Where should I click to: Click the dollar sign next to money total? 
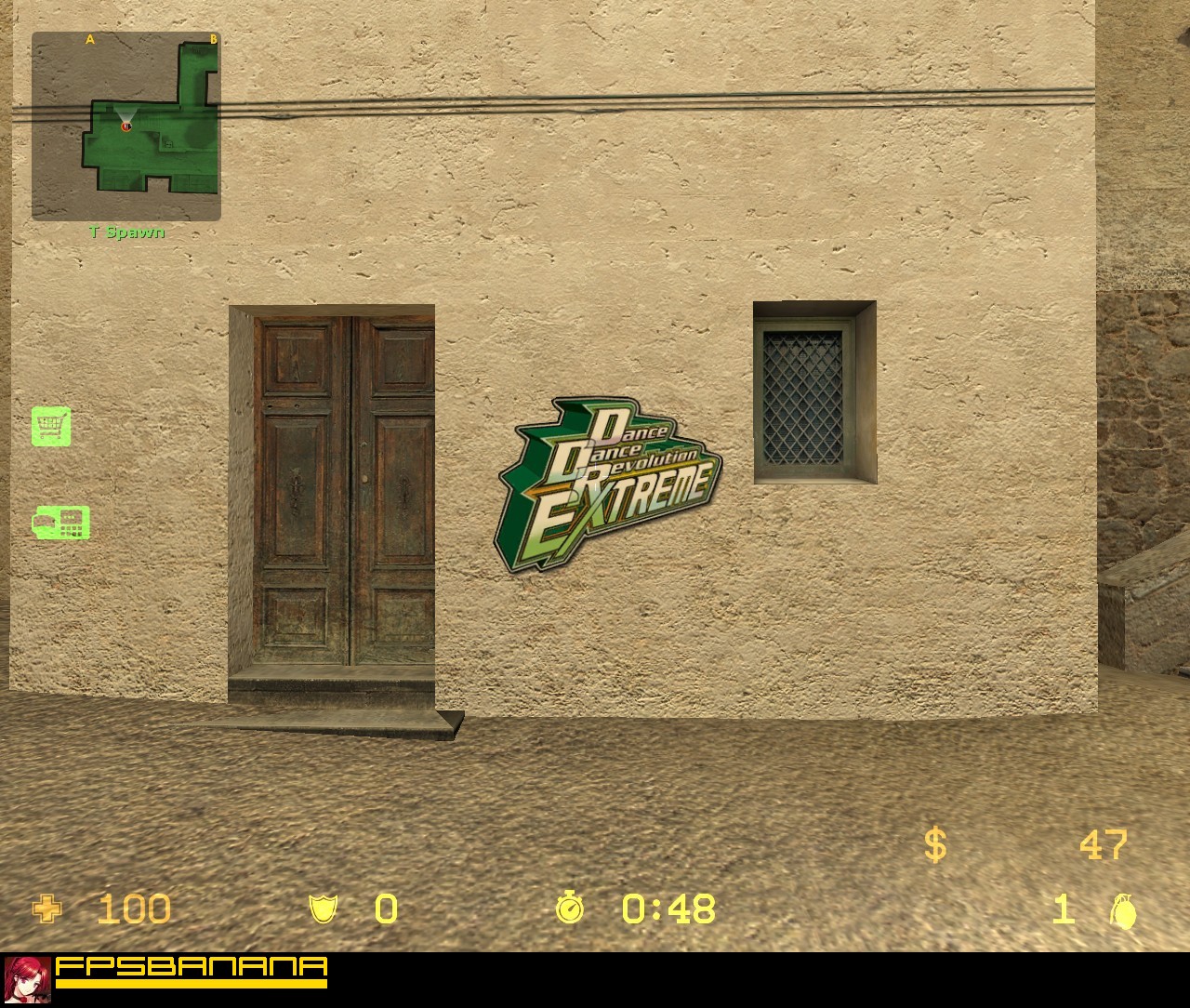[934, 845]
